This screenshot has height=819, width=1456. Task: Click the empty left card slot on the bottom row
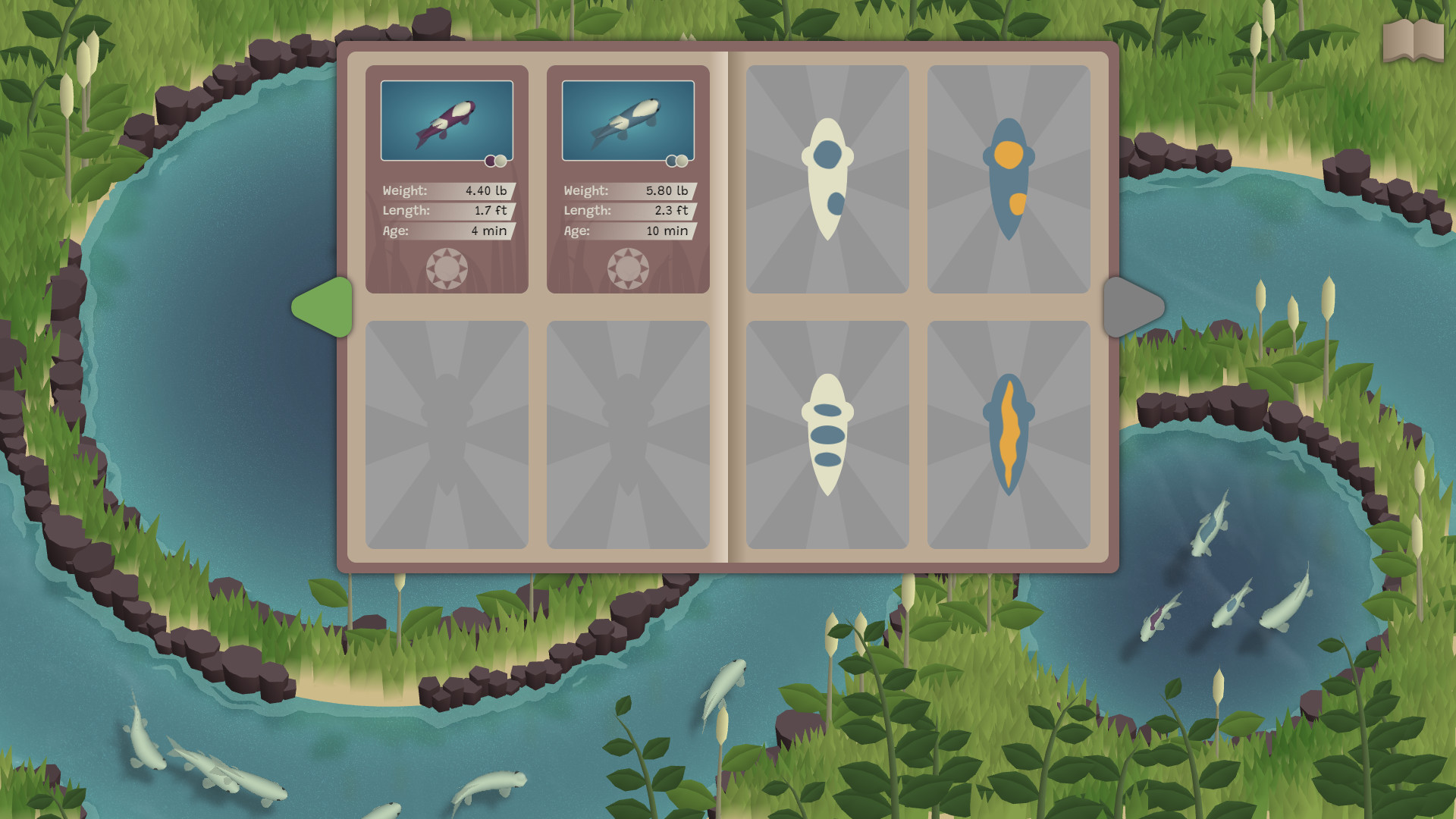[447, 434]
